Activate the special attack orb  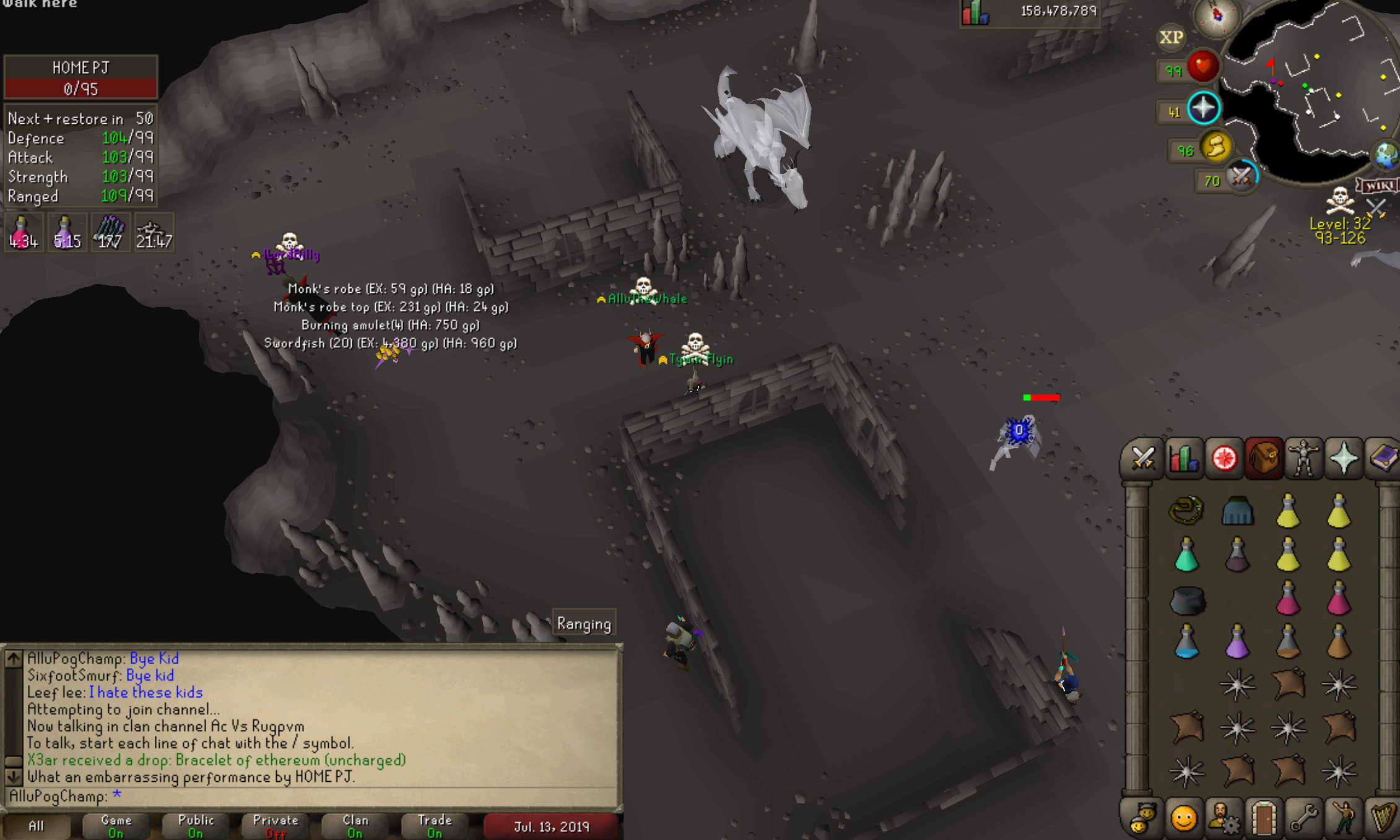pyautogui.click(x=1241, y=177)
